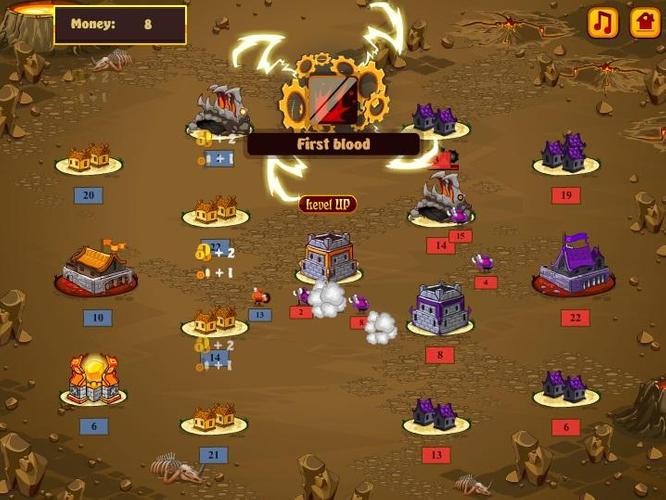Select the orange village with 20 troops
This screenshot has height=500, width=666.
[89, 158]
